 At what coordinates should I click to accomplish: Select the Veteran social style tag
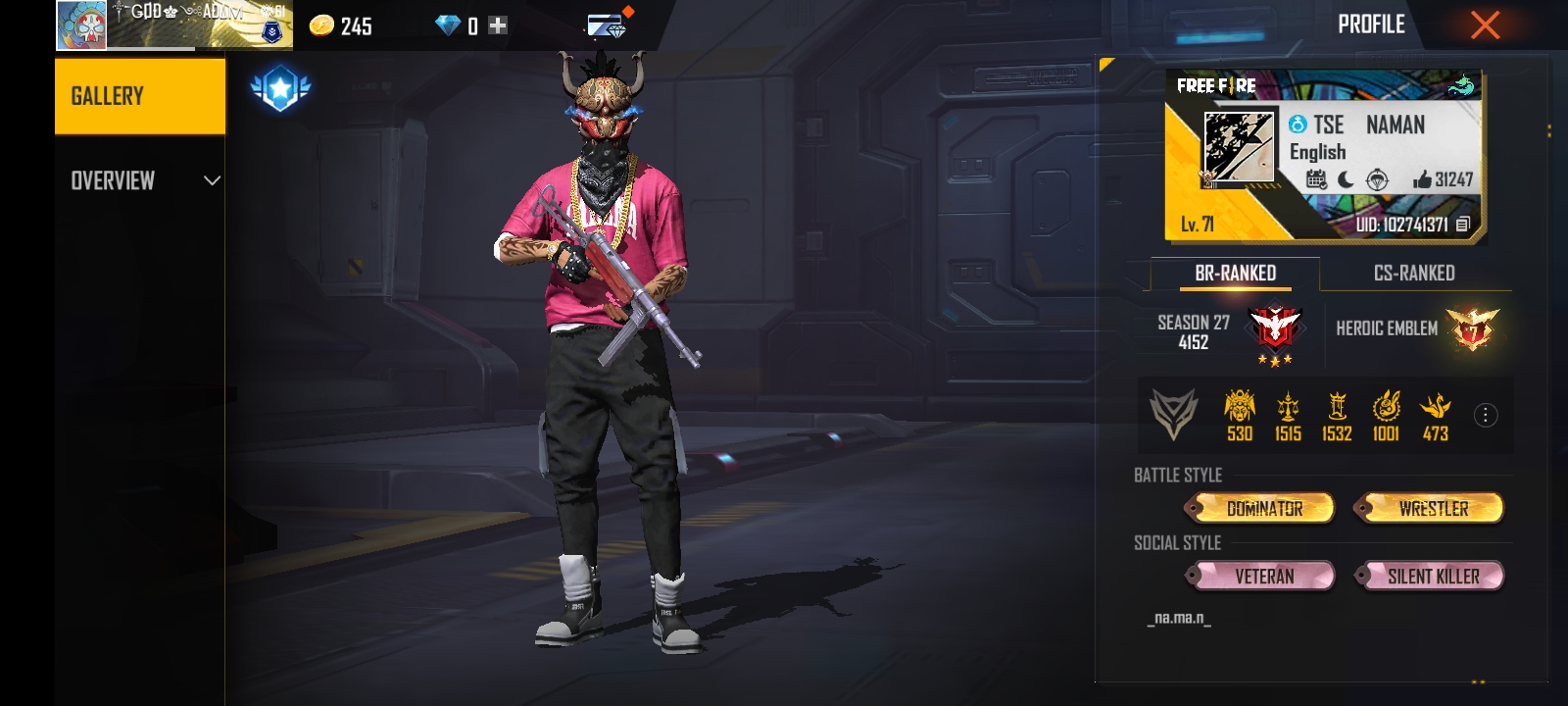1263,577
